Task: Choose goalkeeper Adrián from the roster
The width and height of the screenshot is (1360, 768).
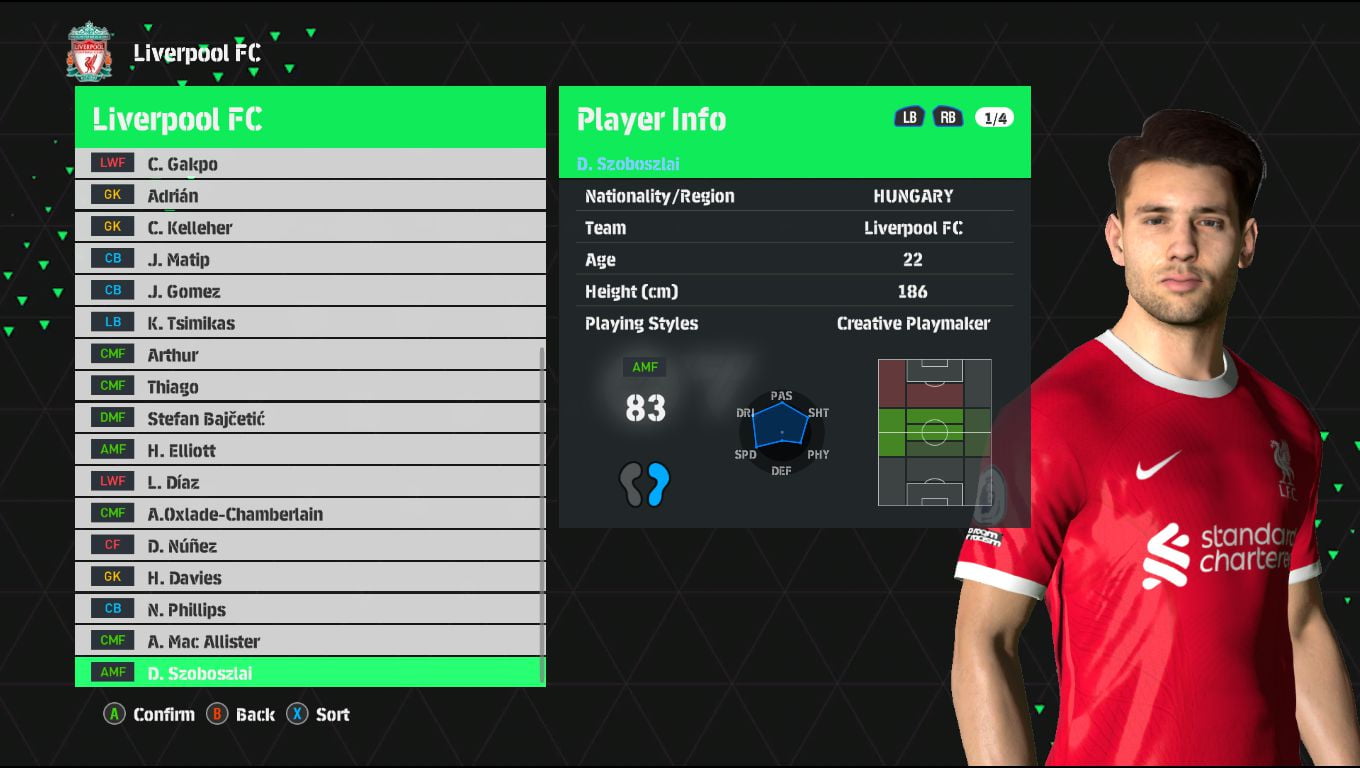Action: (x=310, y=196)
